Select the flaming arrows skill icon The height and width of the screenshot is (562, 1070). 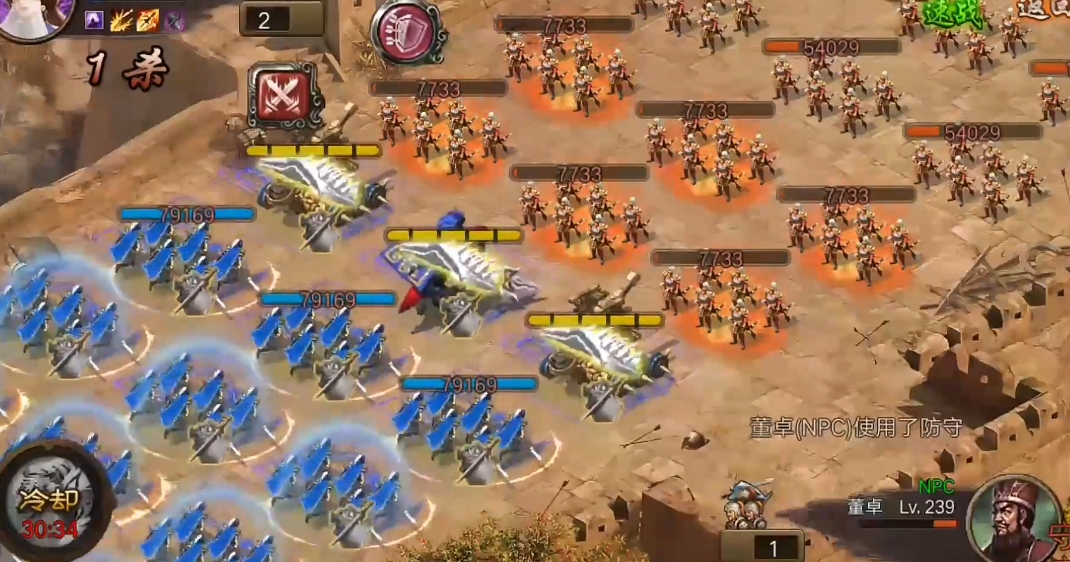tap(148, 19)
